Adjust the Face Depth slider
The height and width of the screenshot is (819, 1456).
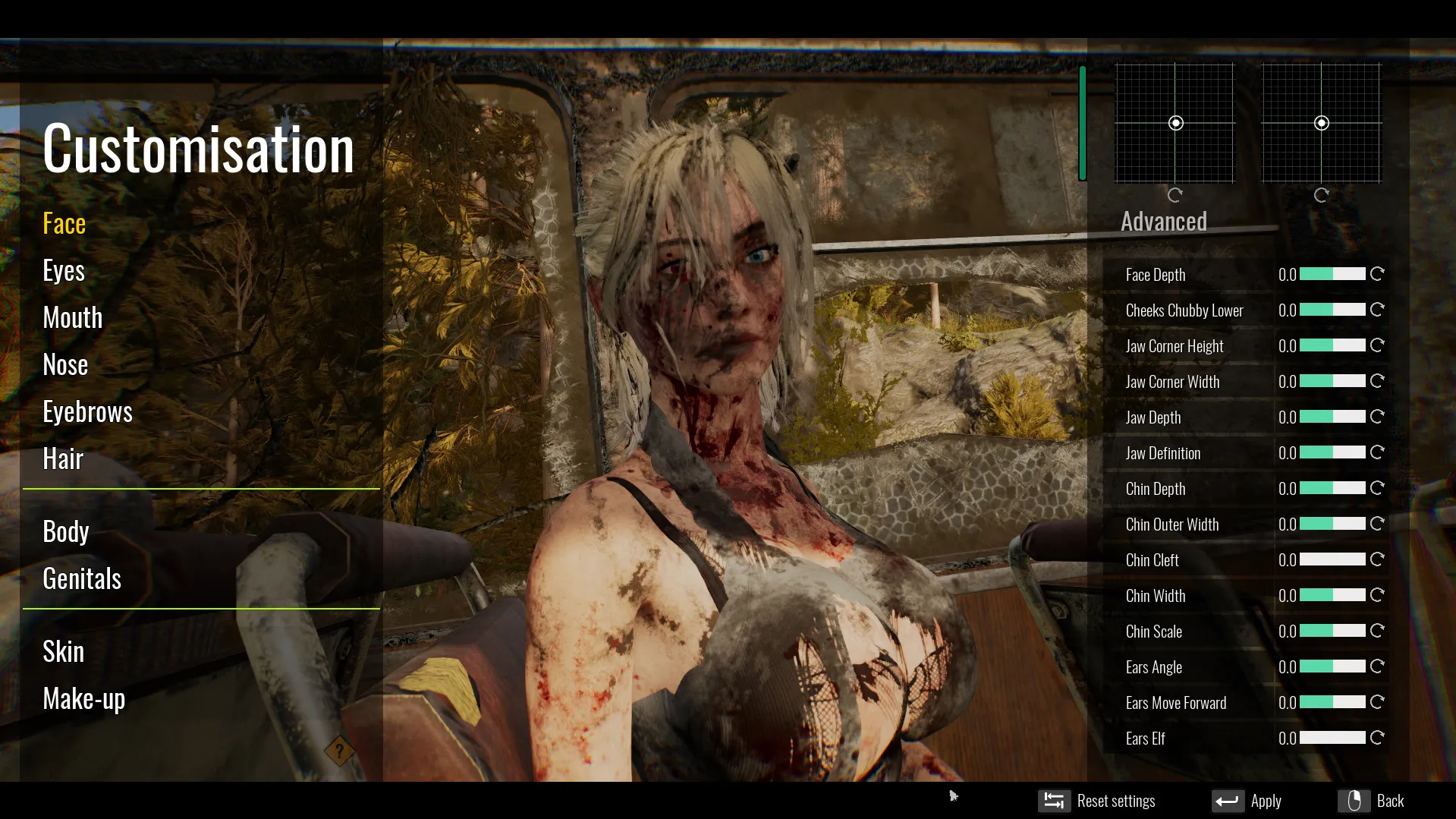click(1332, 274)
